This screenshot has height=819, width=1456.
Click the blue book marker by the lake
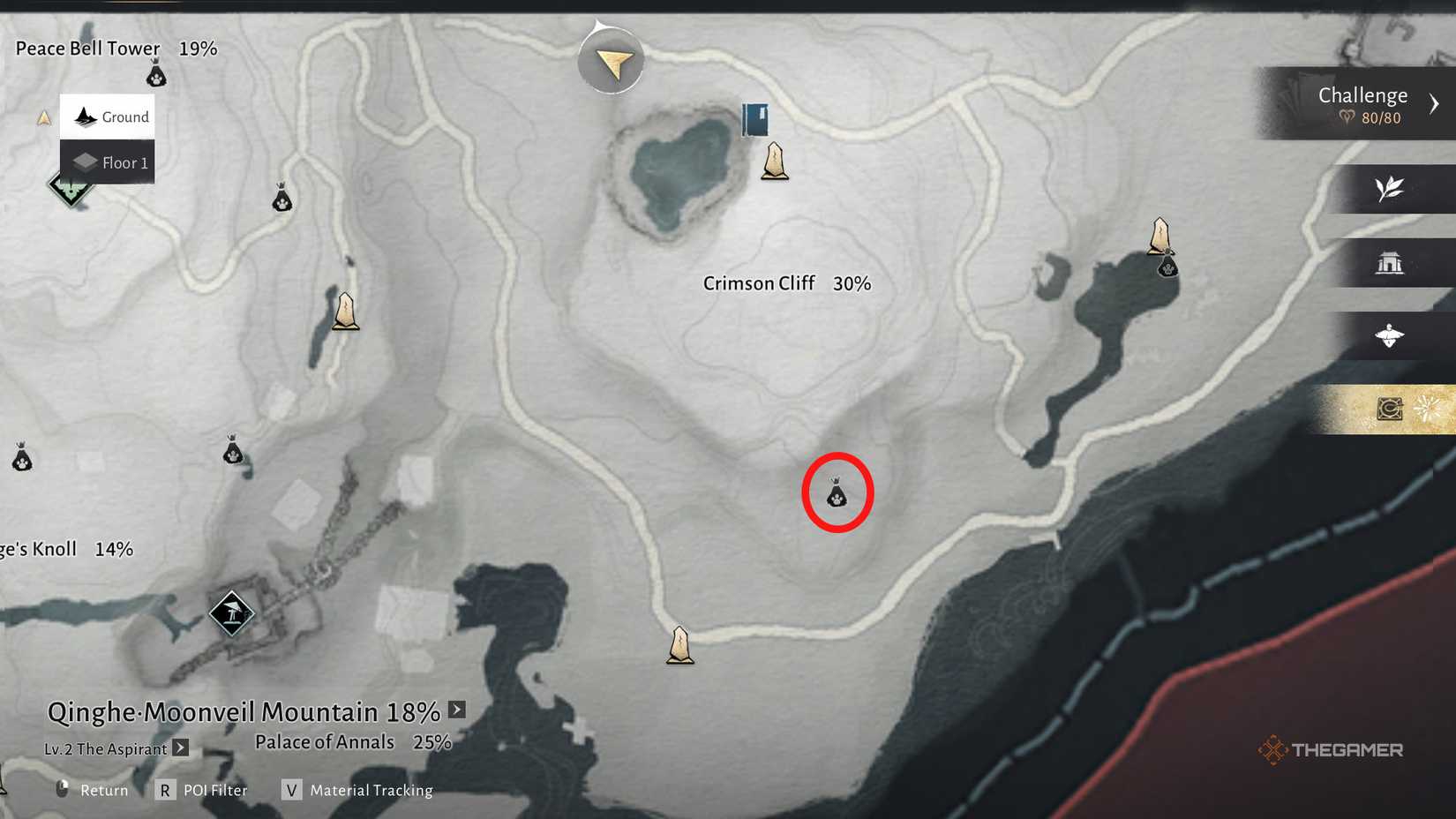click(755, 120)
